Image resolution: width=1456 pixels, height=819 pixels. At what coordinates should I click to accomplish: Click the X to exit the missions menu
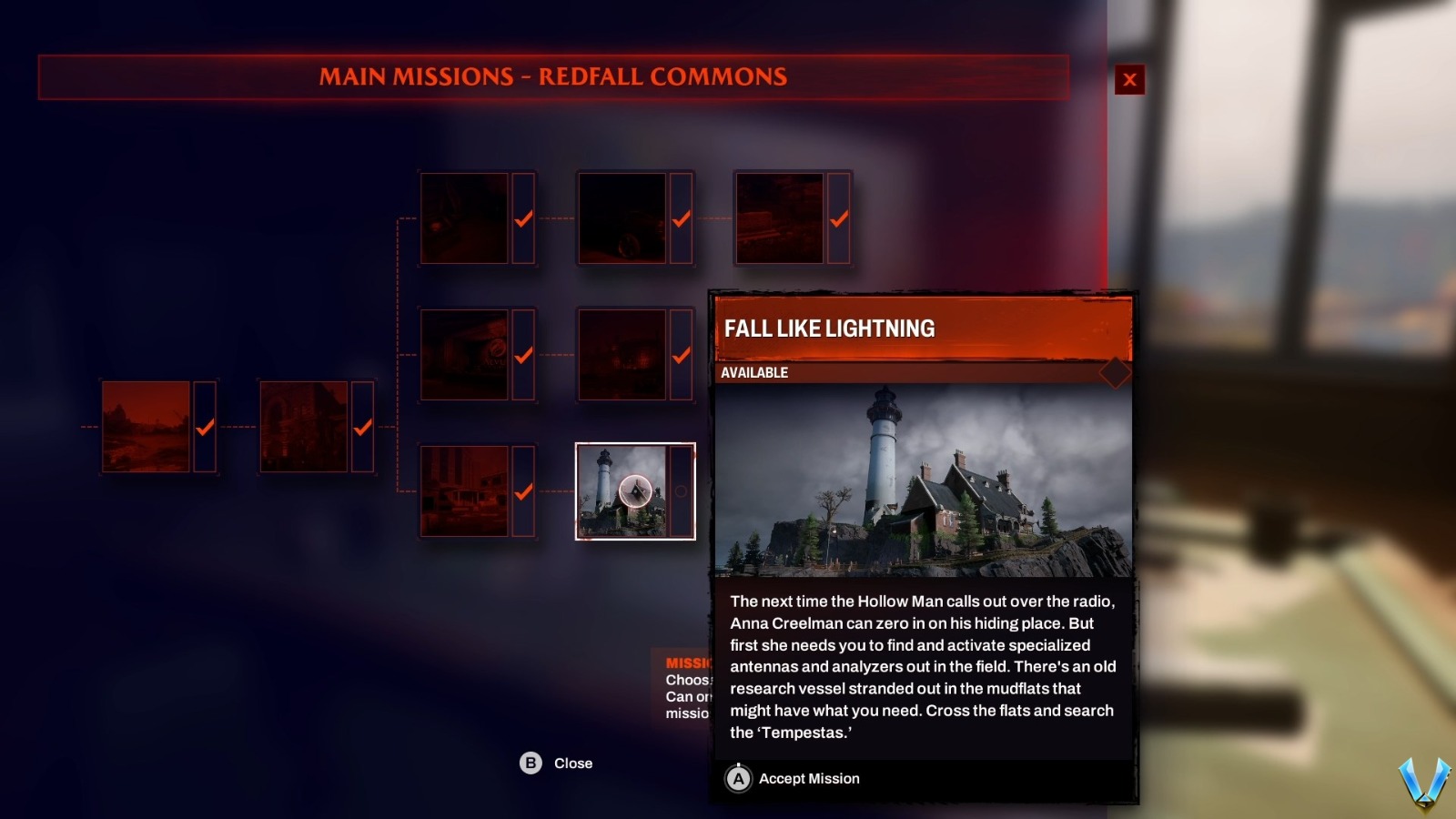[1130, 79]
